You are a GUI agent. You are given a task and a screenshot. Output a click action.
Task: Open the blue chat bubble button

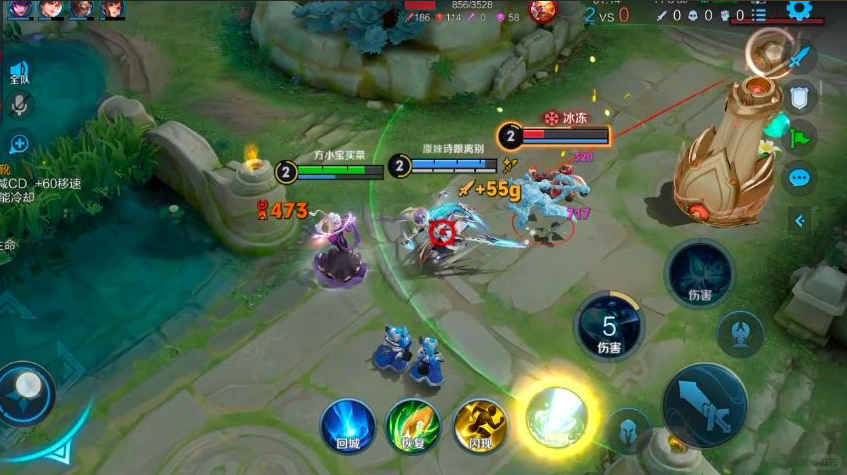click(x=800, y=179)
